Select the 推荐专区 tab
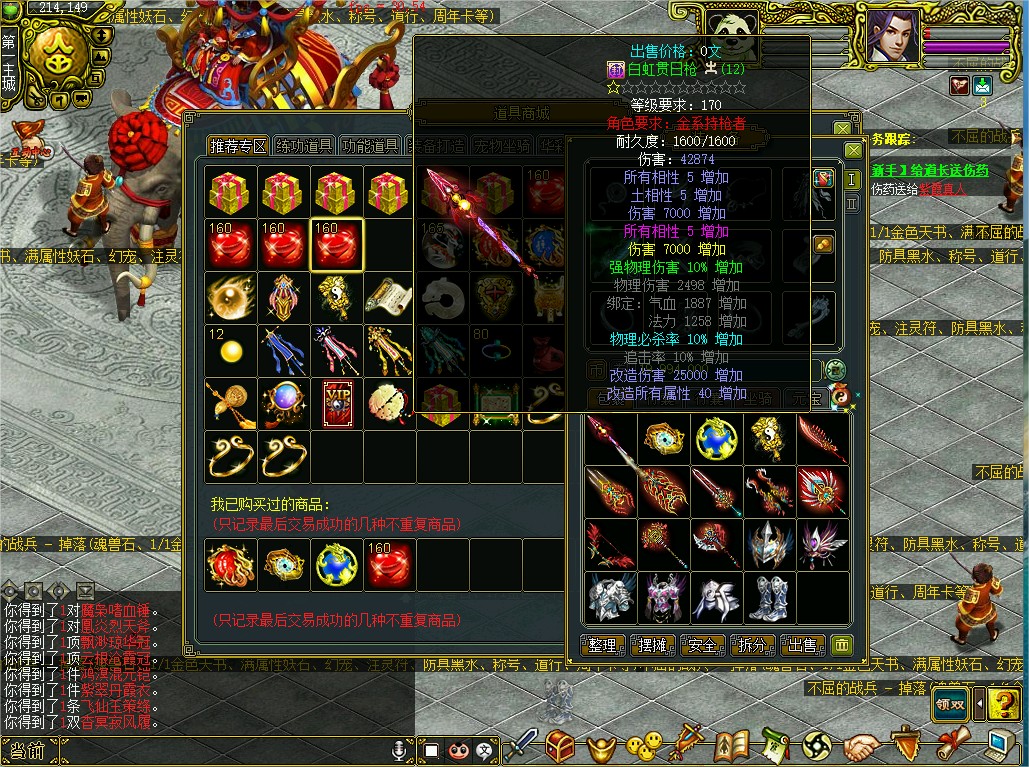Screen dimensions: 1029x767 pos(238,146)
